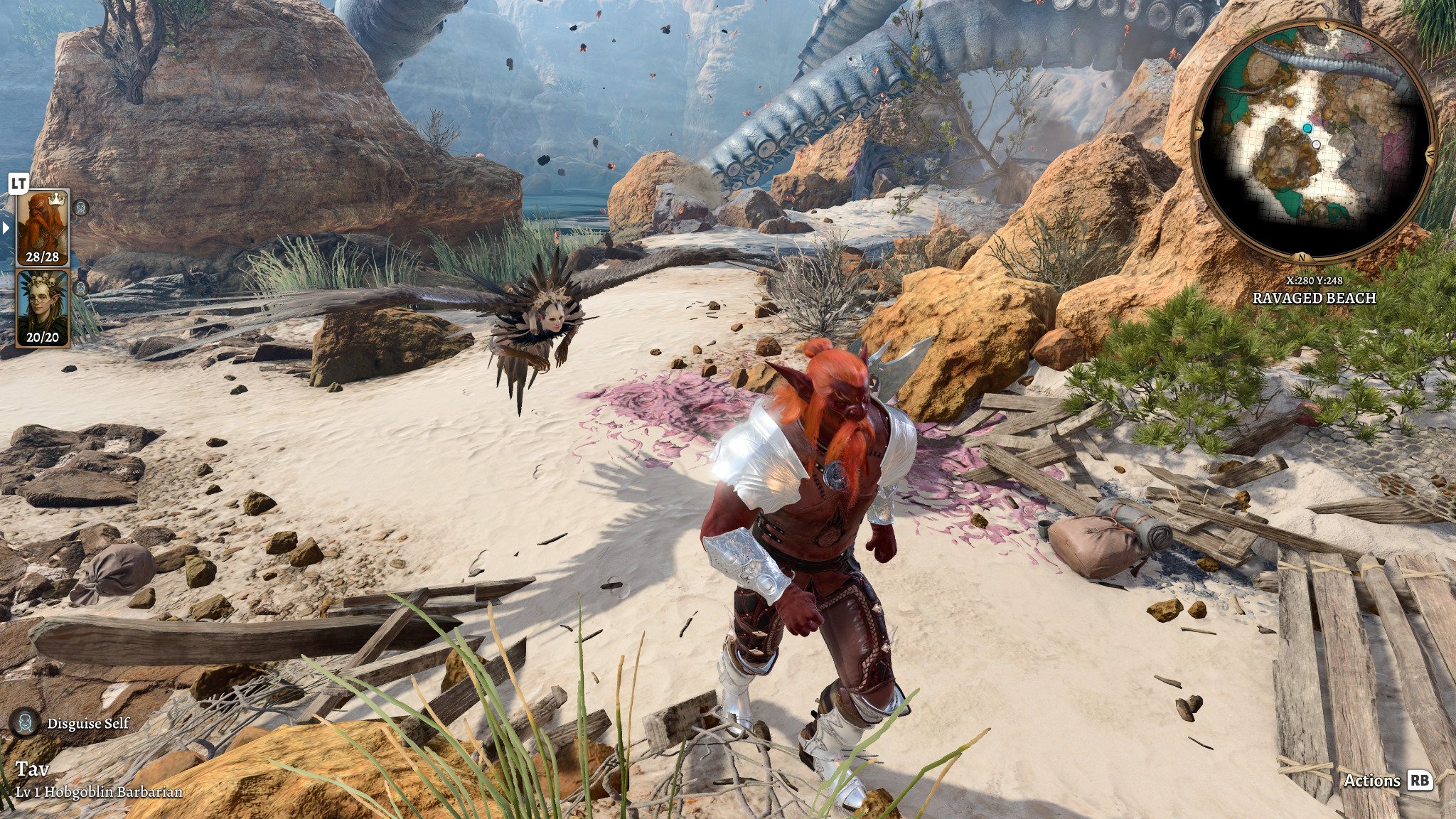Select the red-bearded hobgoblin party portrait

[x=43, y=227]
